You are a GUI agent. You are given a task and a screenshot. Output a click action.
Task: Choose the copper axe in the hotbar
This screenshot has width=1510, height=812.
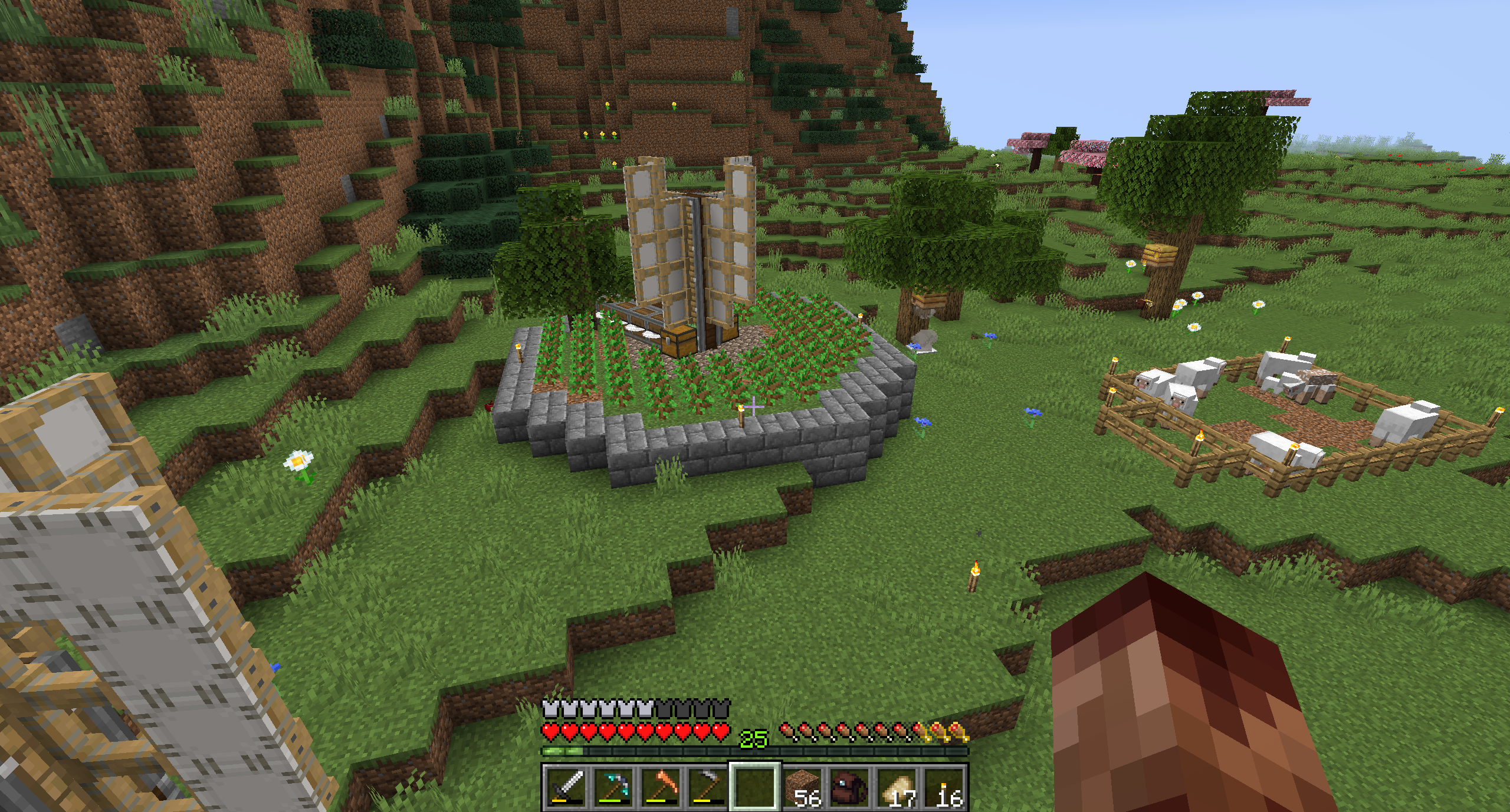point(661,787)
